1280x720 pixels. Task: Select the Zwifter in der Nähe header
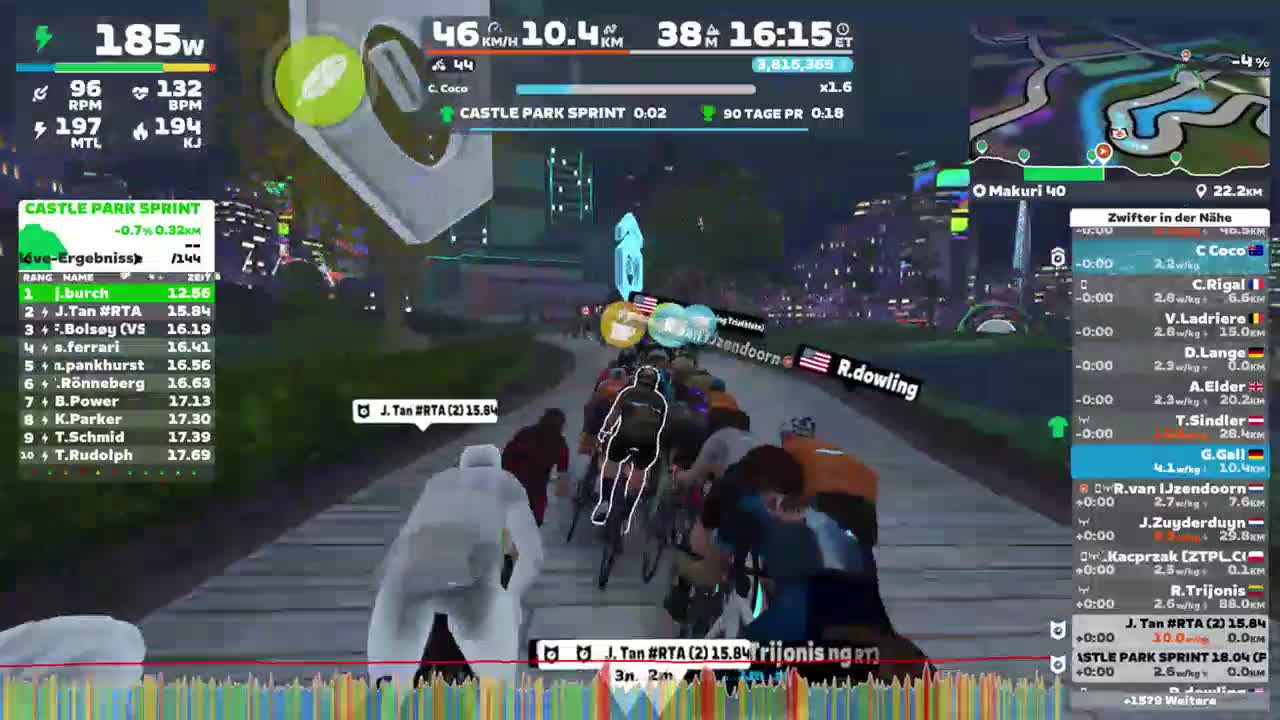pyautogui.click(x=1168, y=217)
